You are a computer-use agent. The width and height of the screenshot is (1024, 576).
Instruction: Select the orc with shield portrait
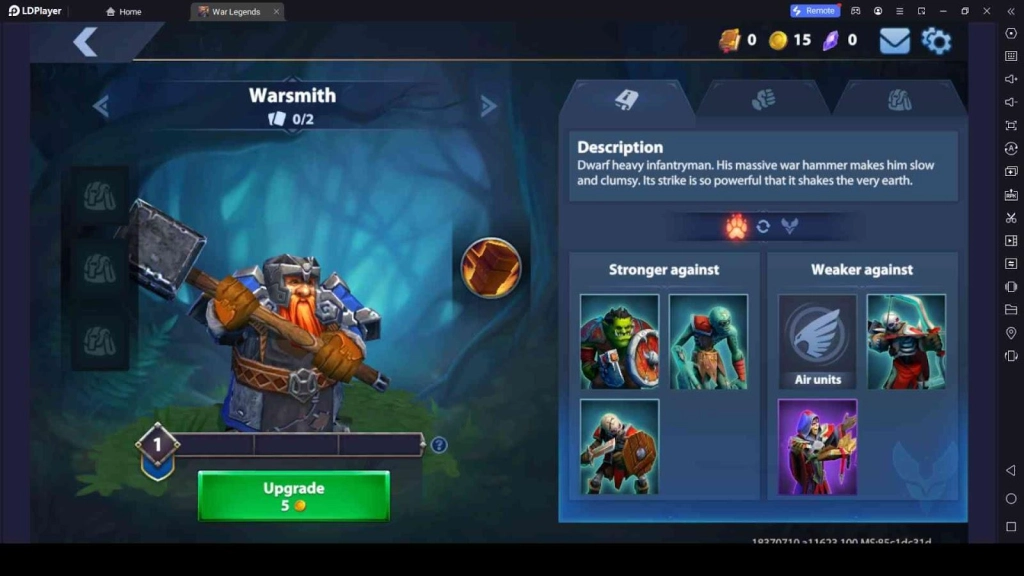click(x=620, y=342)
